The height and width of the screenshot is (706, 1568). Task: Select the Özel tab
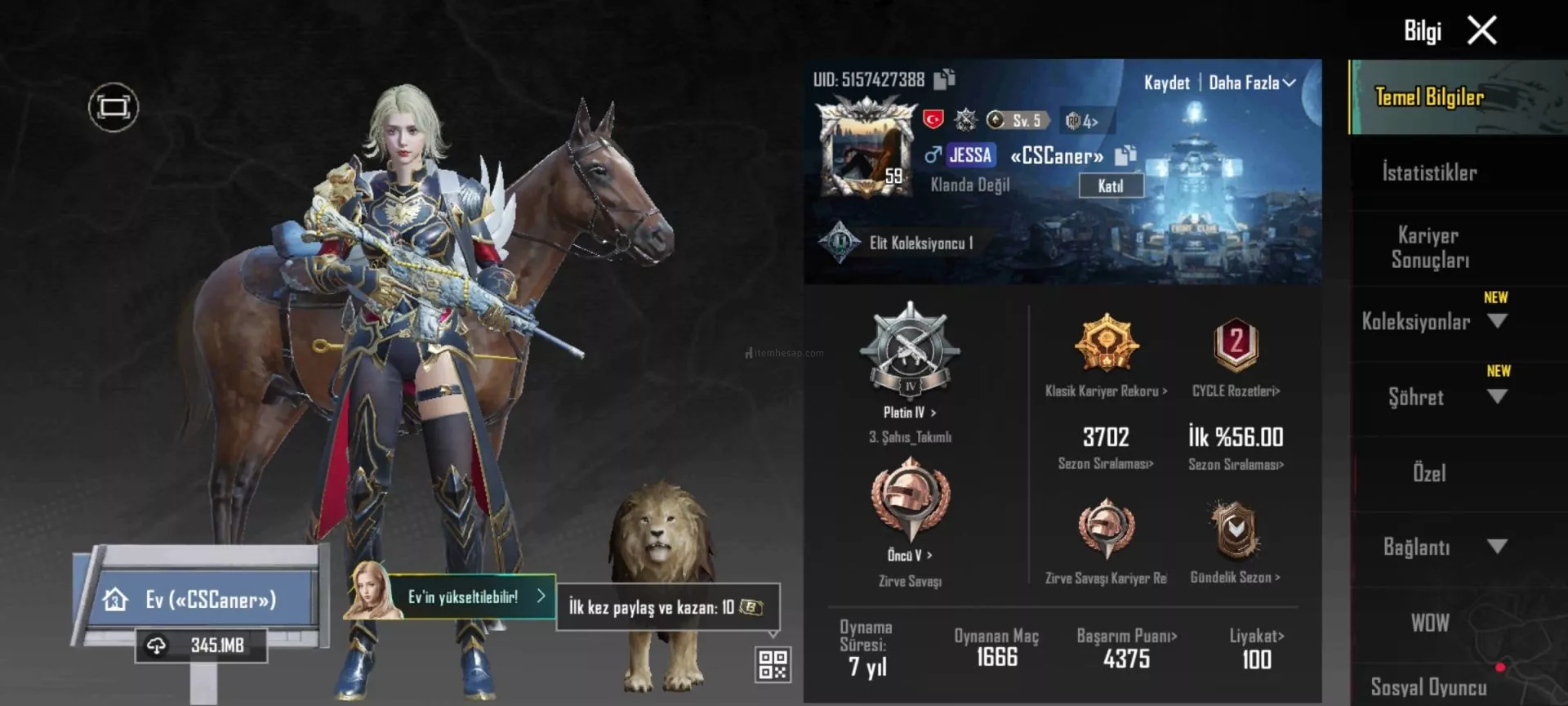point(1429,472)
